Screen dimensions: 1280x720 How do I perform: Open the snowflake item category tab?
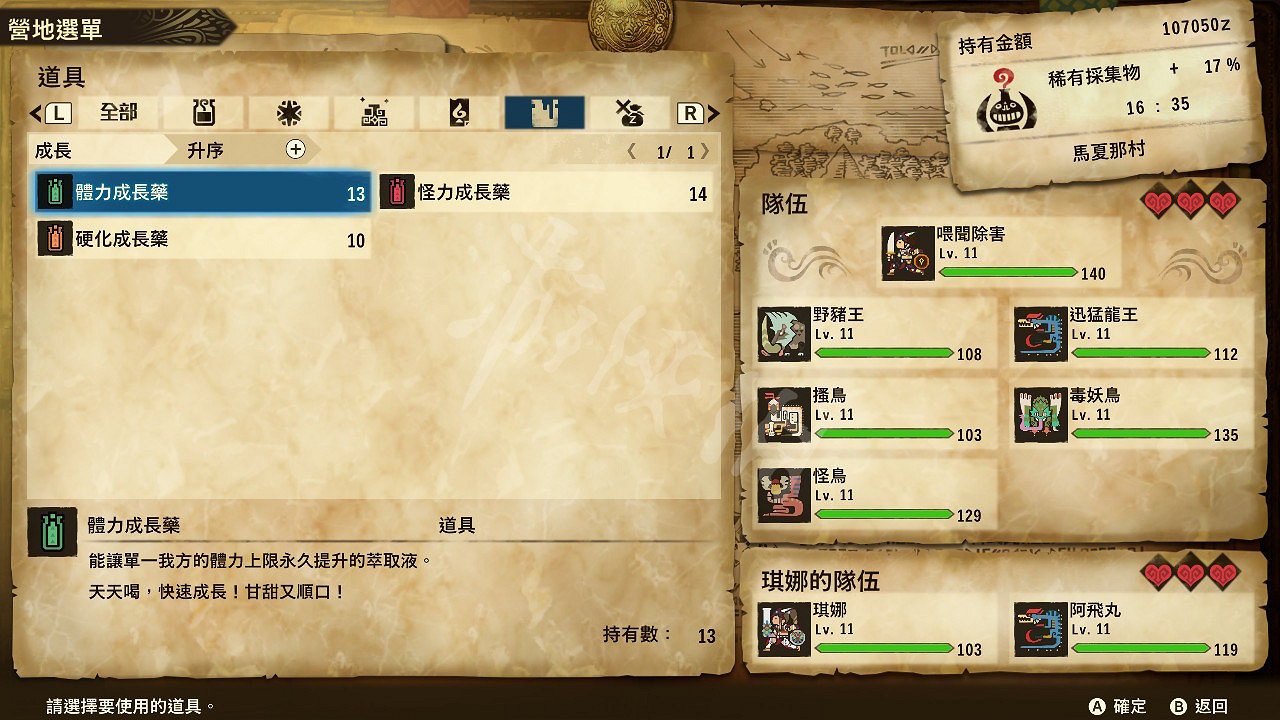click(288, 112)
